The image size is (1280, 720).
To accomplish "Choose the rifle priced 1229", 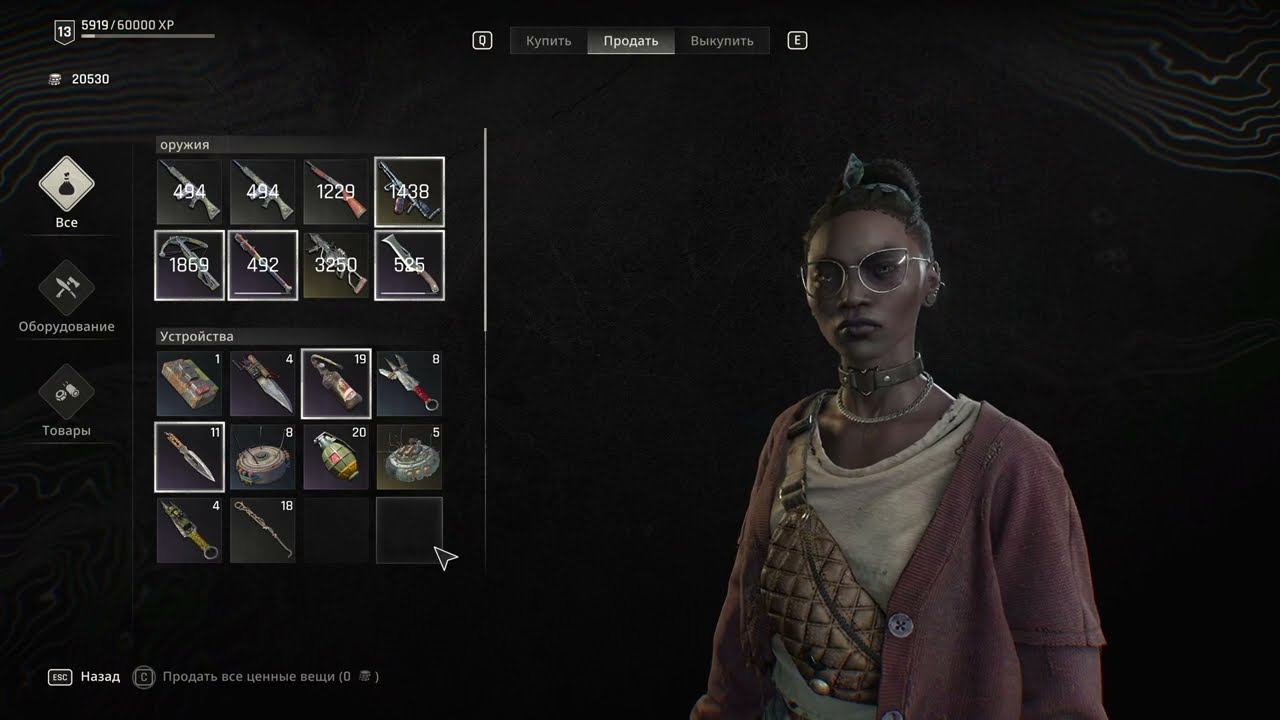I will 336,192.
